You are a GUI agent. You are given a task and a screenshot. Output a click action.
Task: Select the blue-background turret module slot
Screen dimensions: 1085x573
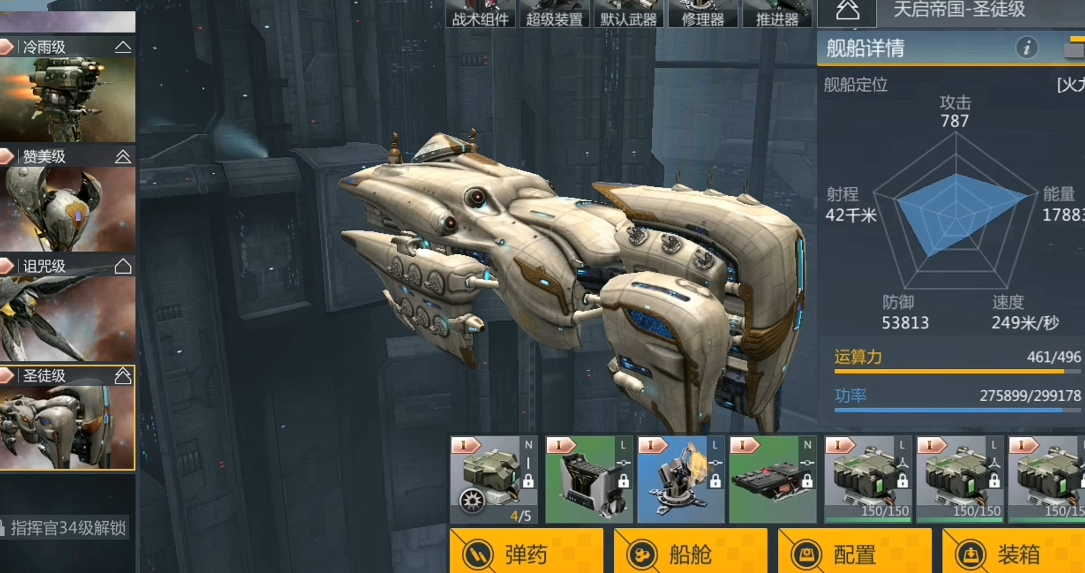tap(680, 480)
